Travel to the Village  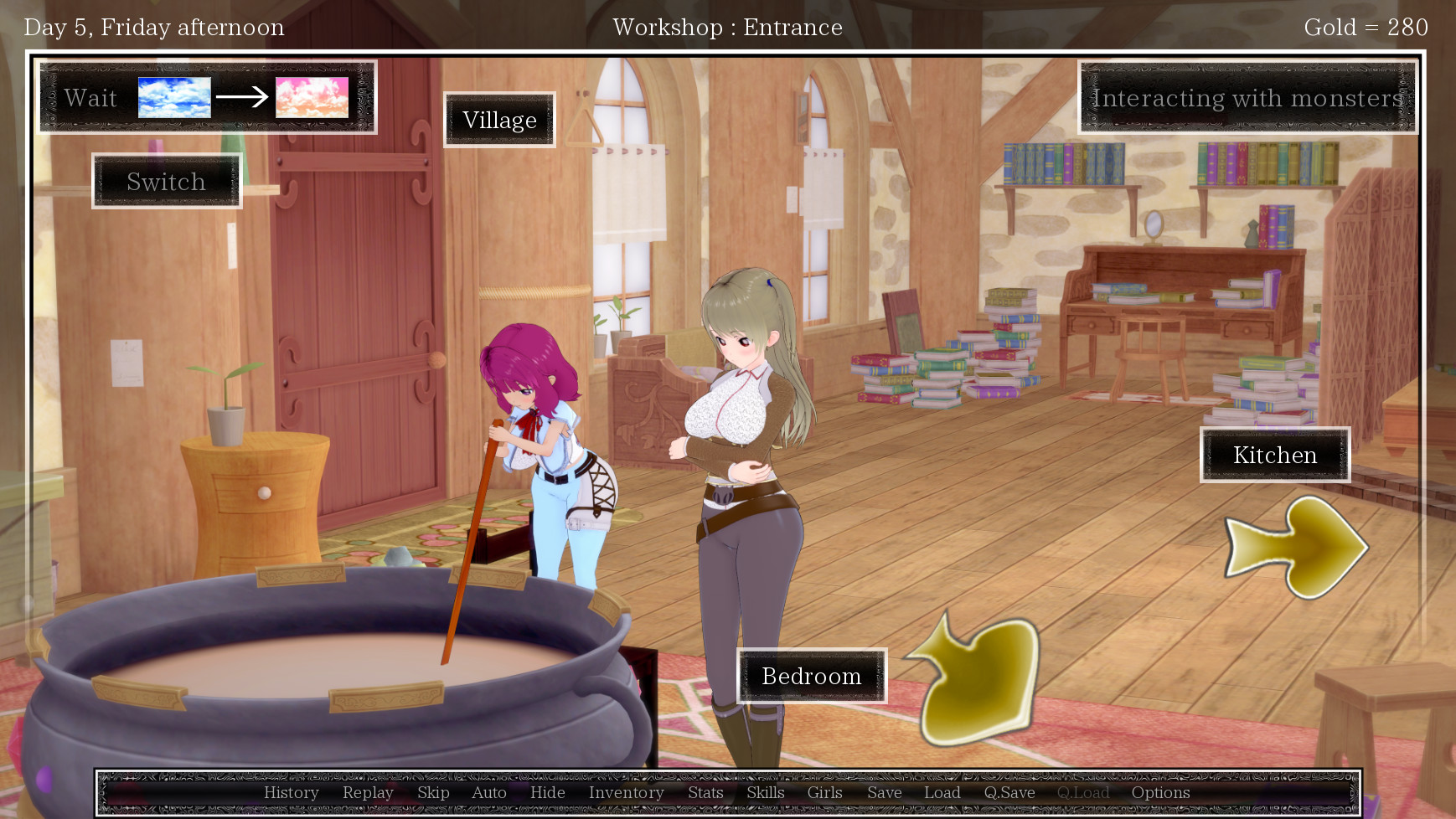499,120
